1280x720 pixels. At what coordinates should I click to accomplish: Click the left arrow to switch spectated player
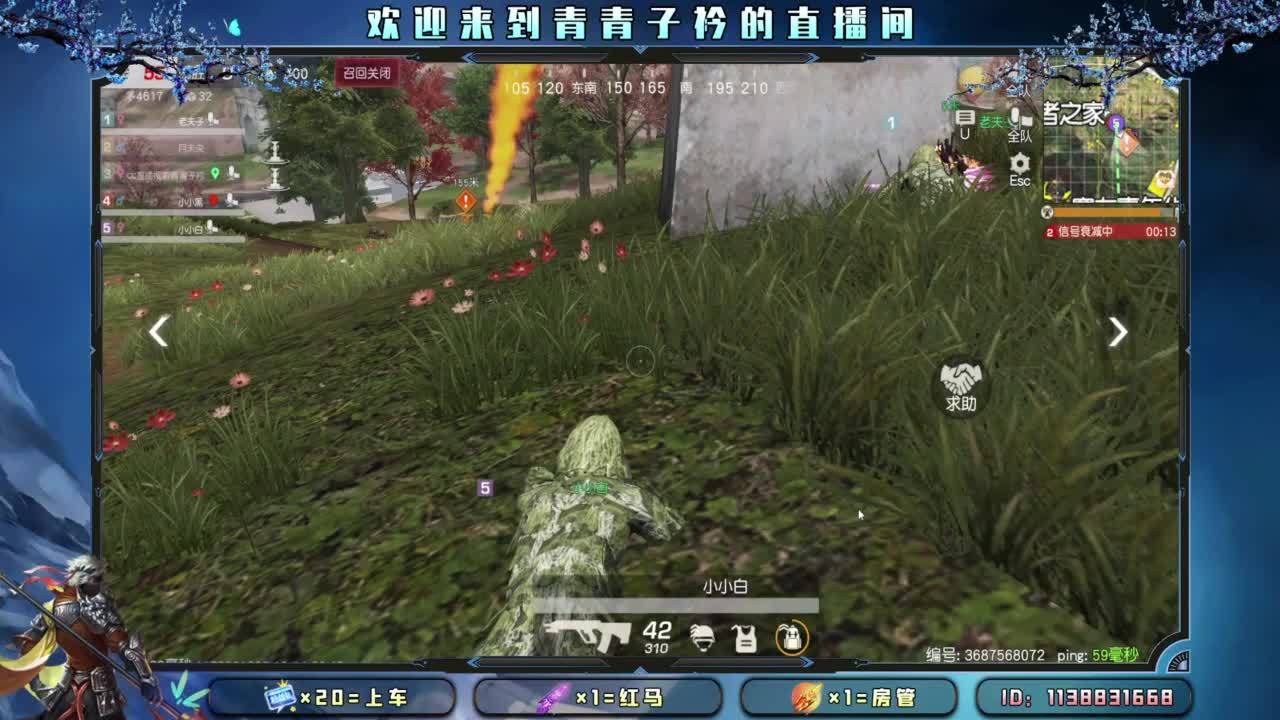pos(158,331)
